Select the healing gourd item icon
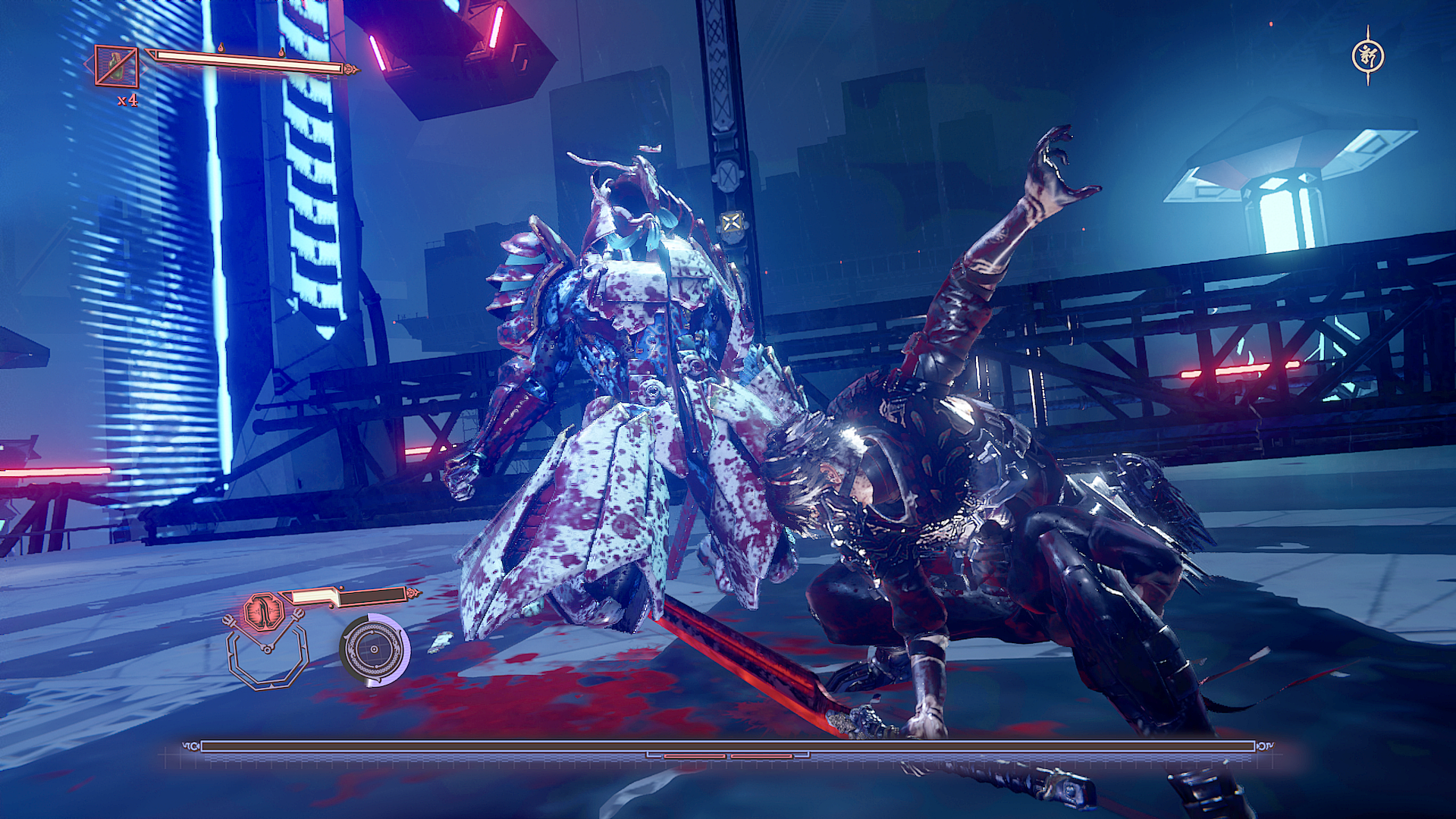Screen dimensions: 1456x819 coord(116,66)
